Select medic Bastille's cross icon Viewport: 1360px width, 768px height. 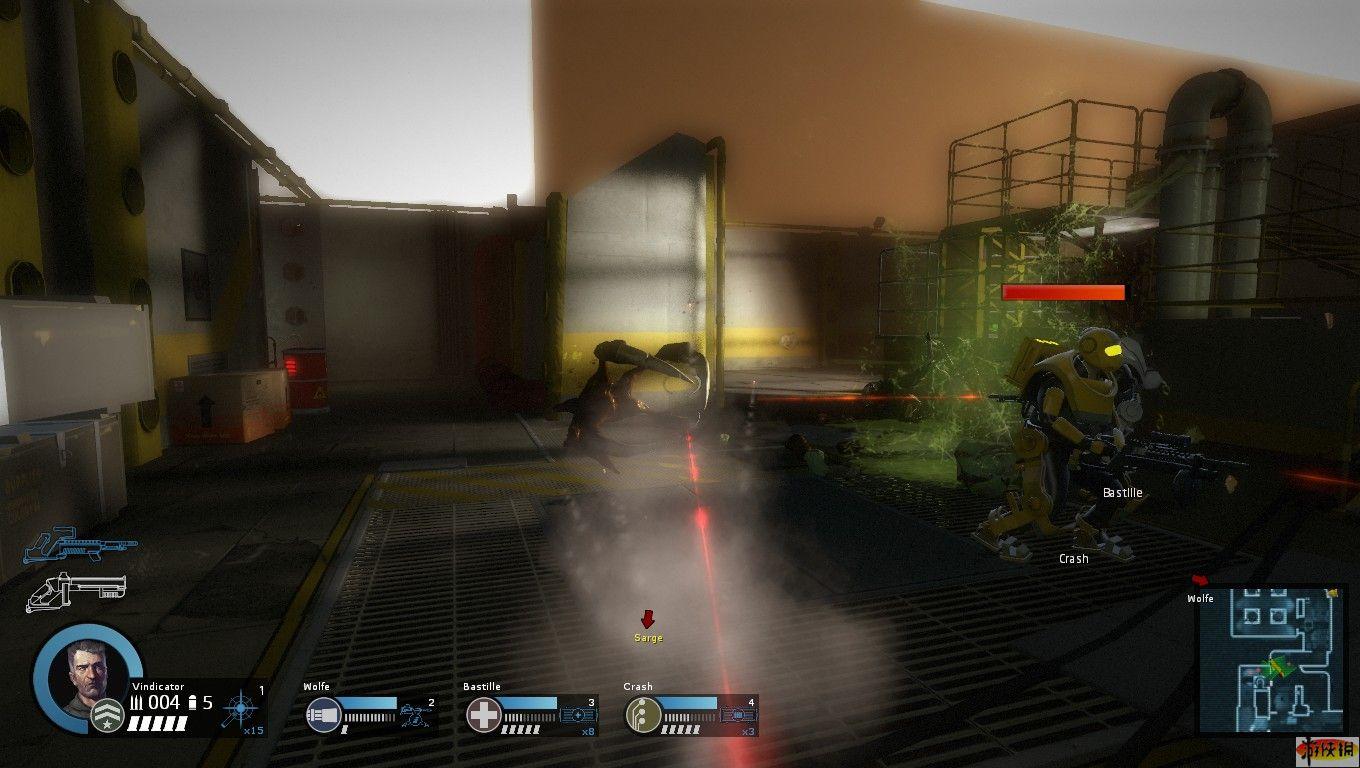[484, 716]
